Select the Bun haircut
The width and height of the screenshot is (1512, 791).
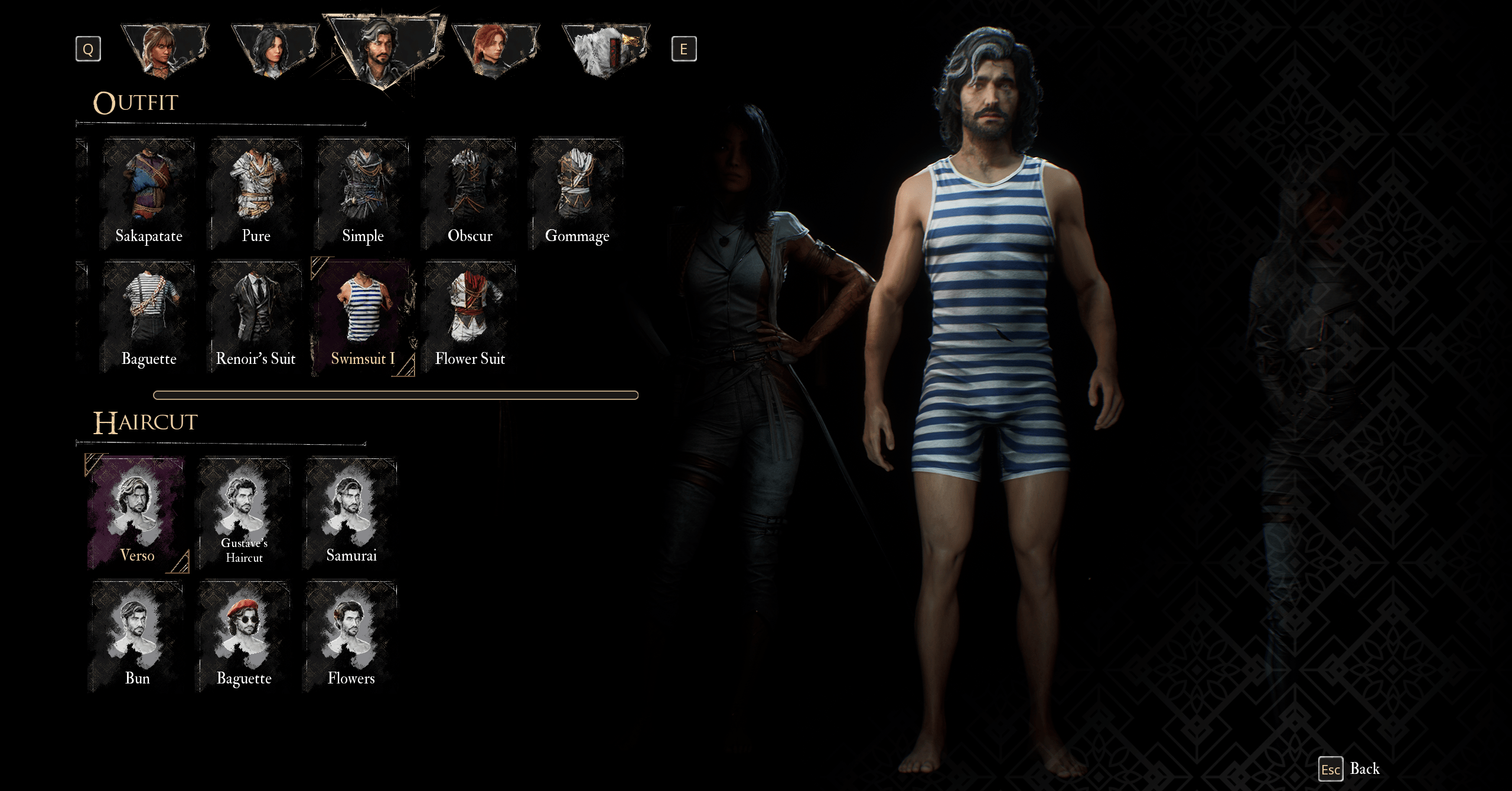point(137,636)
